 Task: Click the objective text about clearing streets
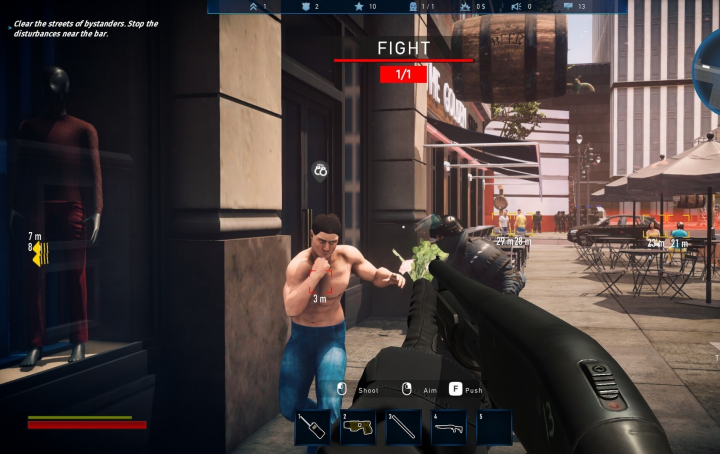(x=86, y=28)
